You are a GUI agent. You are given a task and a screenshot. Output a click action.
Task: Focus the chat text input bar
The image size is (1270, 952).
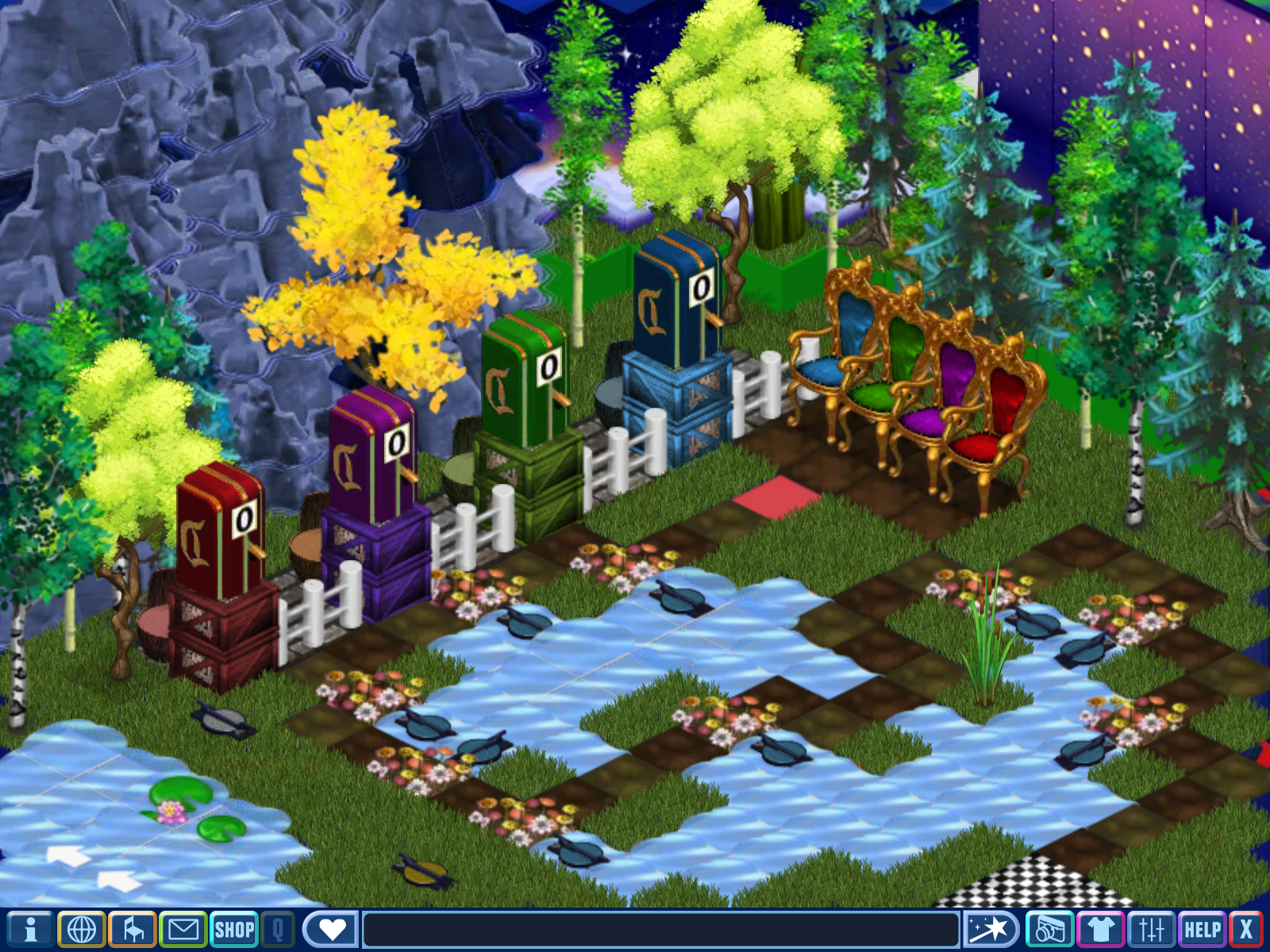(660, 929)
